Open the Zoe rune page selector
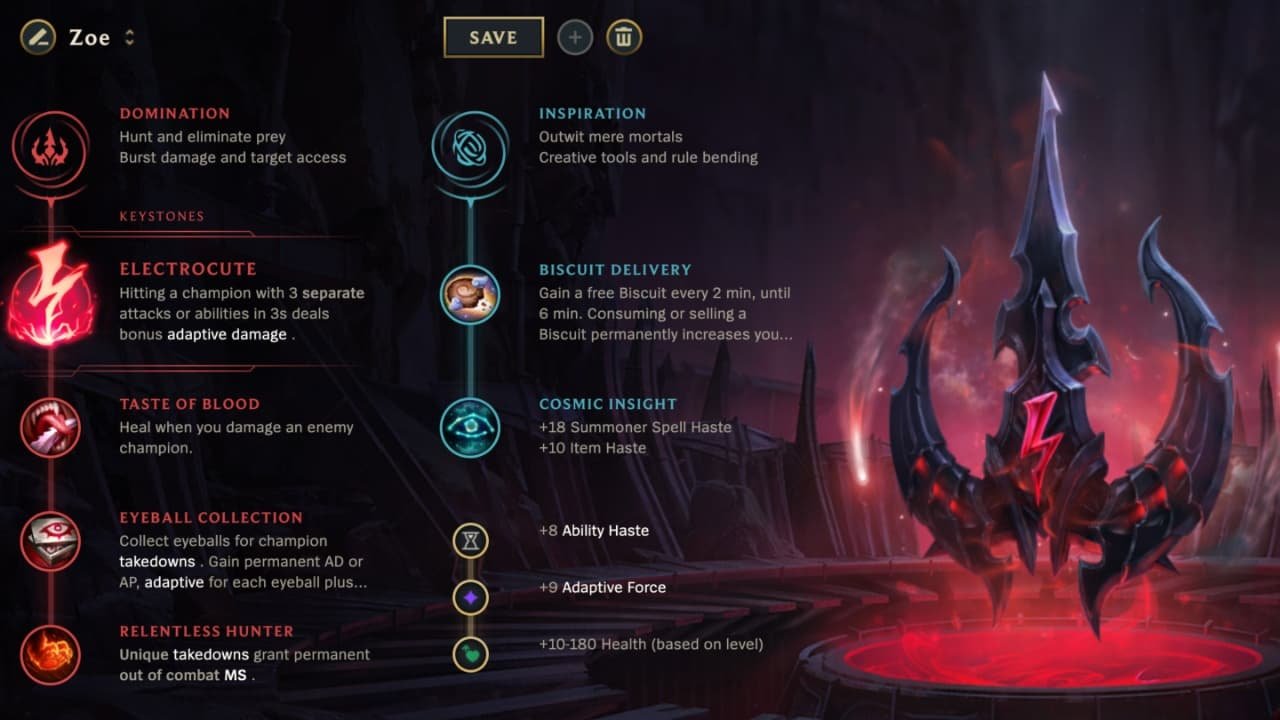 tap(130, 38)
